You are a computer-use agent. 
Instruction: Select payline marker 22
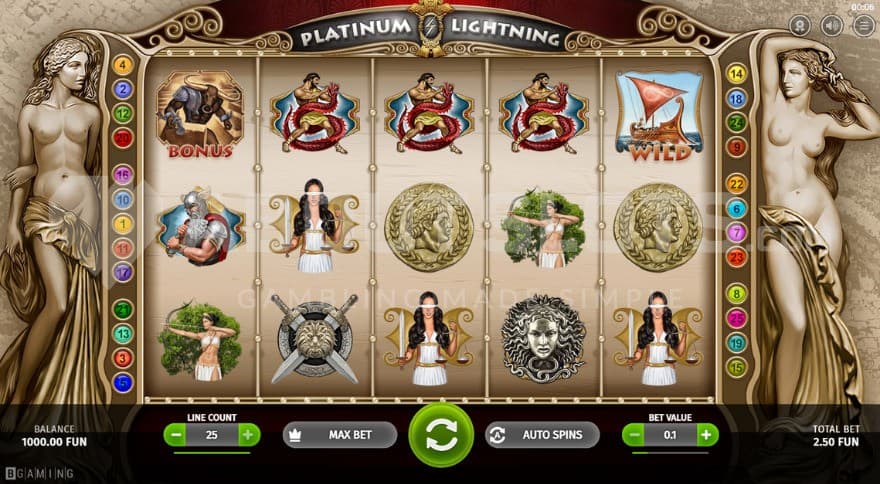tap(737, 183)
